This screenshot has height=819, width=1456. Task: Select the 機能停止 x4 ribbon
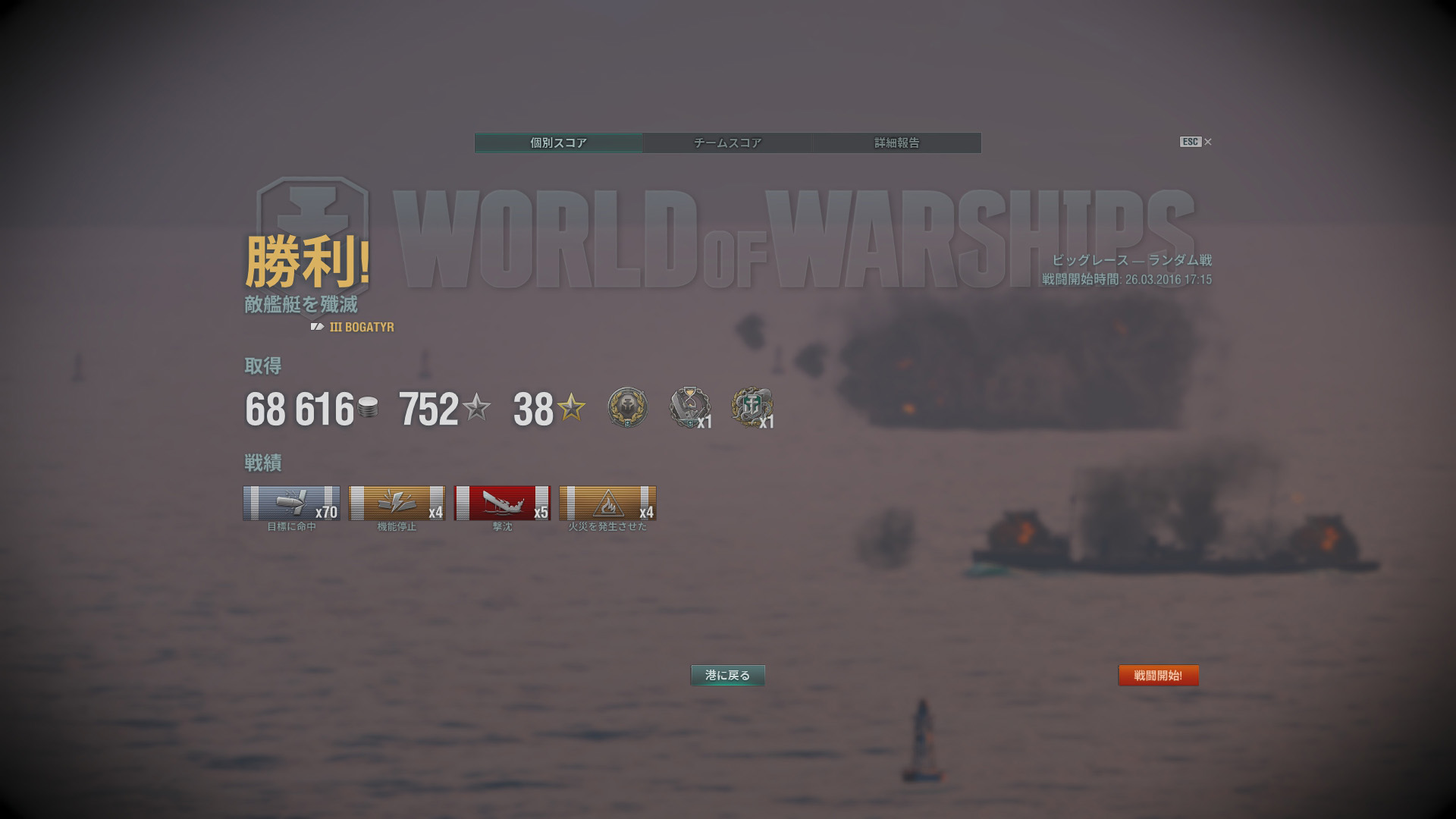pos(397,504)
